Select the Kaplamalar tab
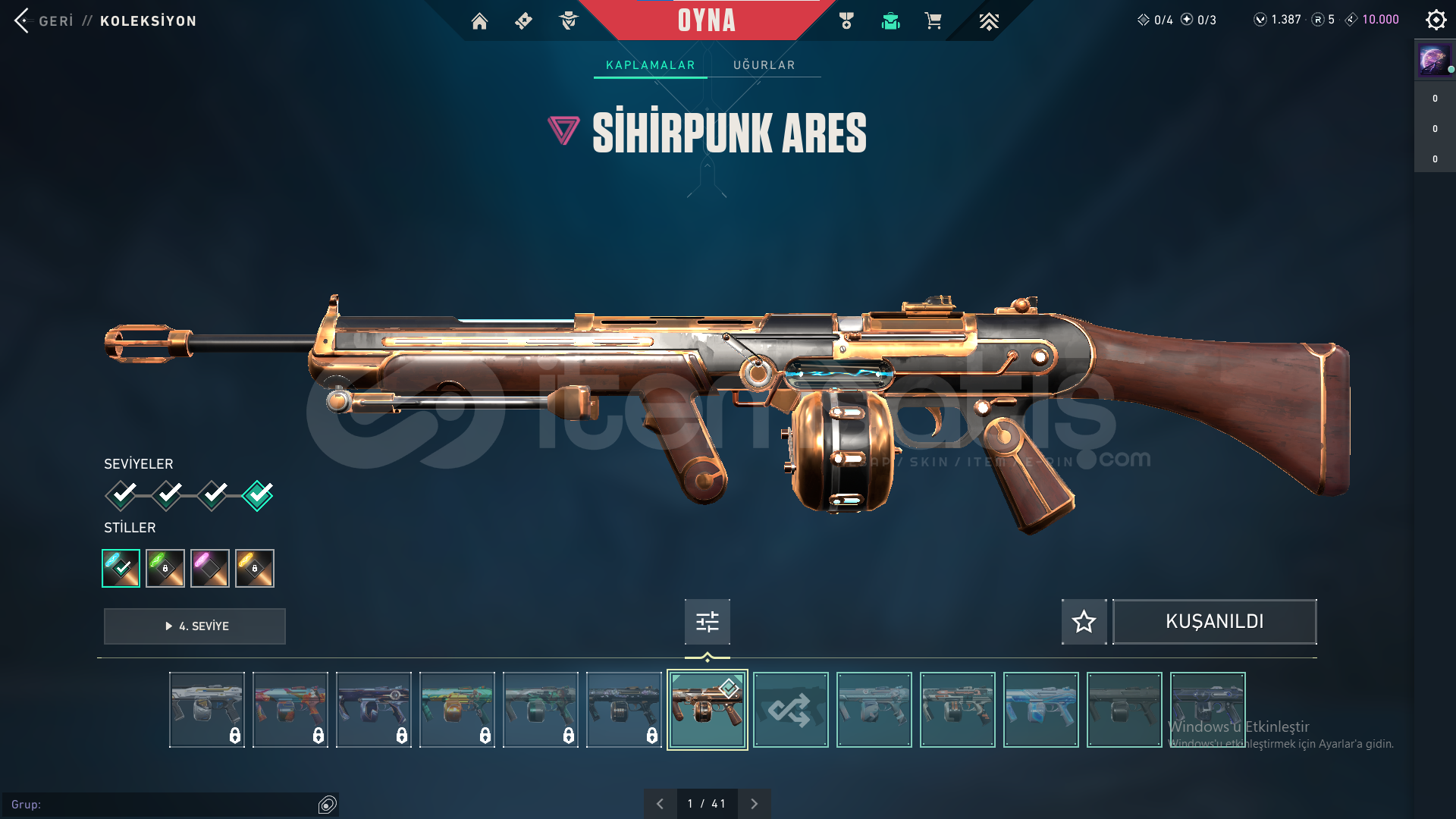 650,65
